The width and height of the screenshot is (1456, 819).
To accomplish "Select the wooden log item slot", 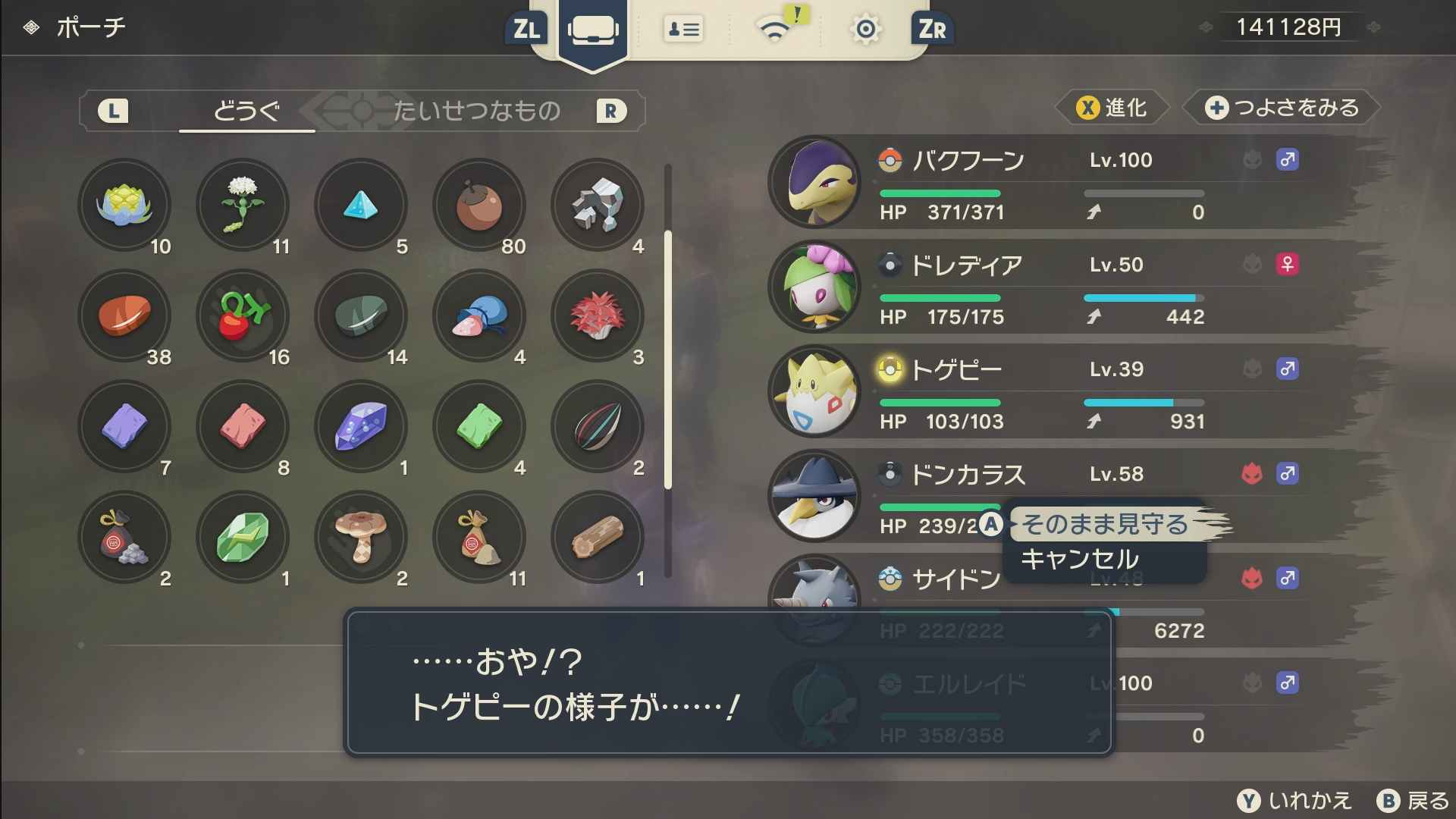I will pos(598,537).
